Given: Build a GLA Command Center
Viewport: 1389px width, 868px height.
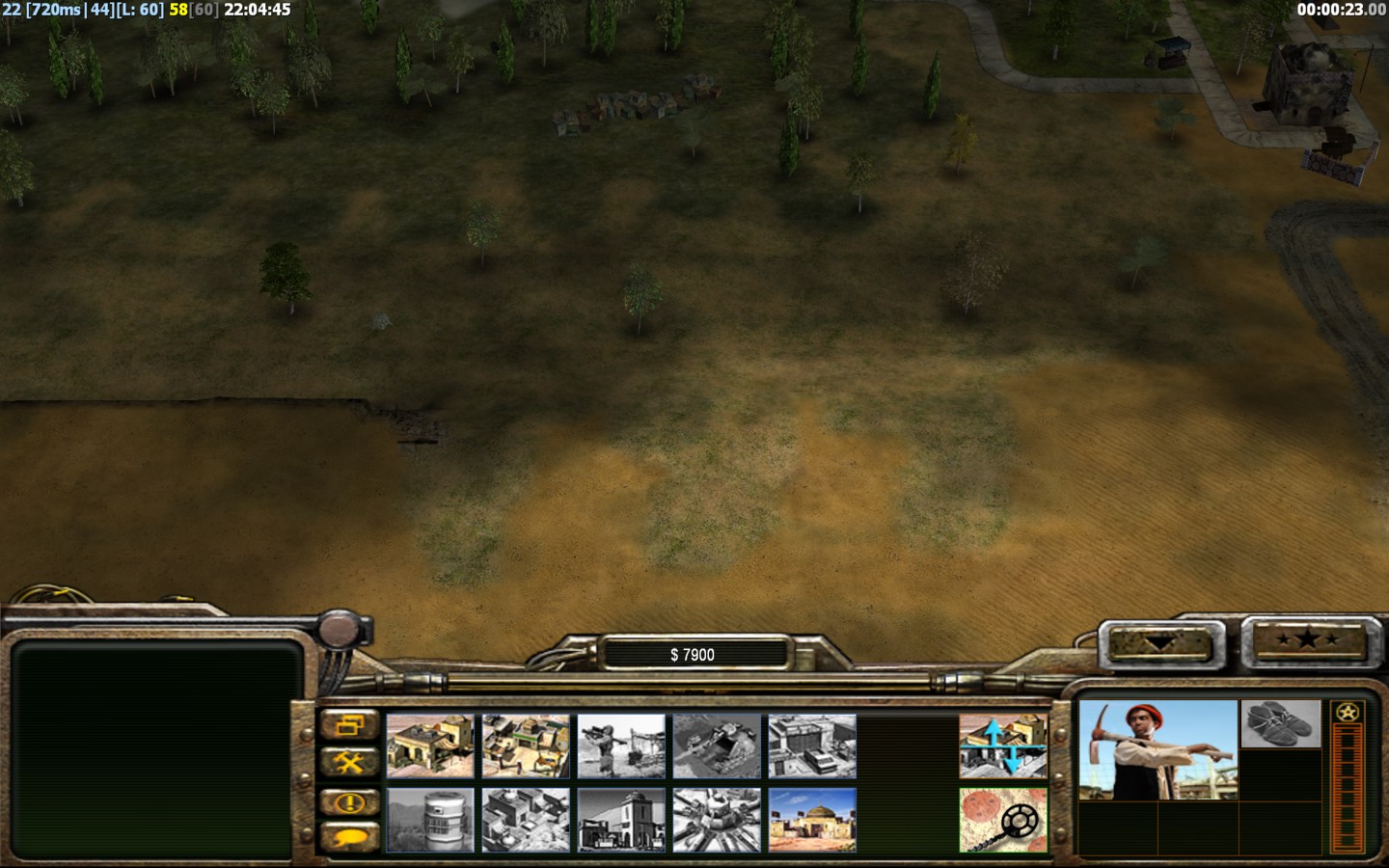Looking at the screenshot, I should pyautogui.click(x=812, y=821).
